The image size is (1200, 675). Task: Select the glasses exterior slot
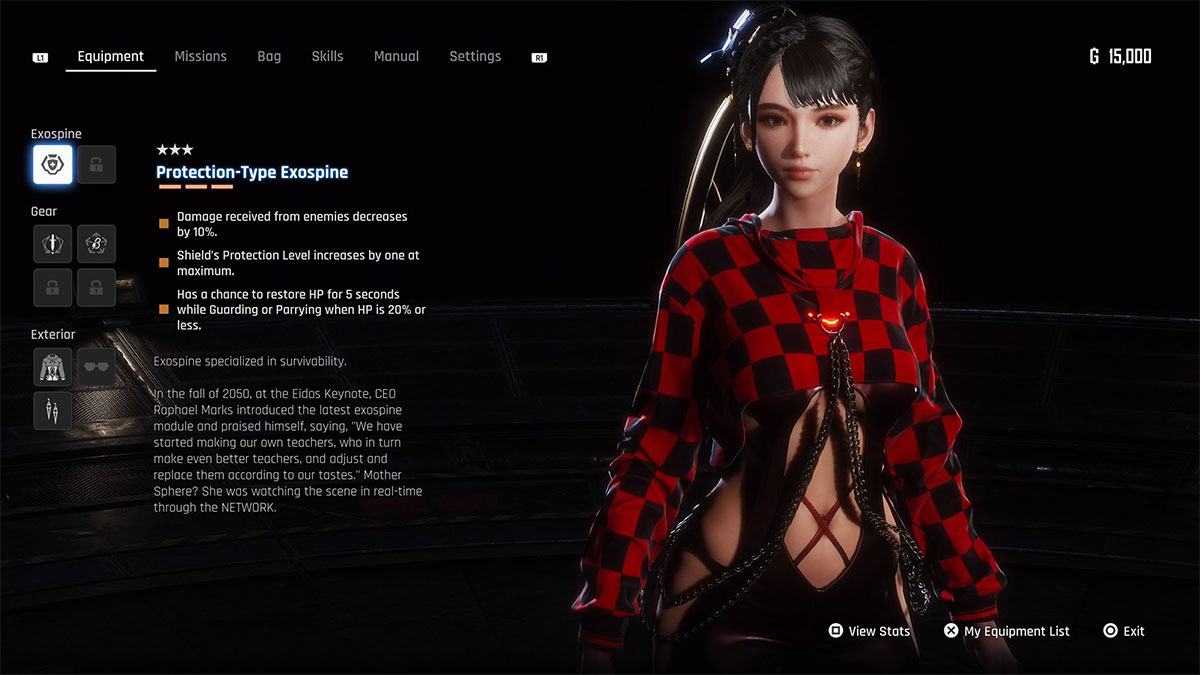(x=96, y=367)
